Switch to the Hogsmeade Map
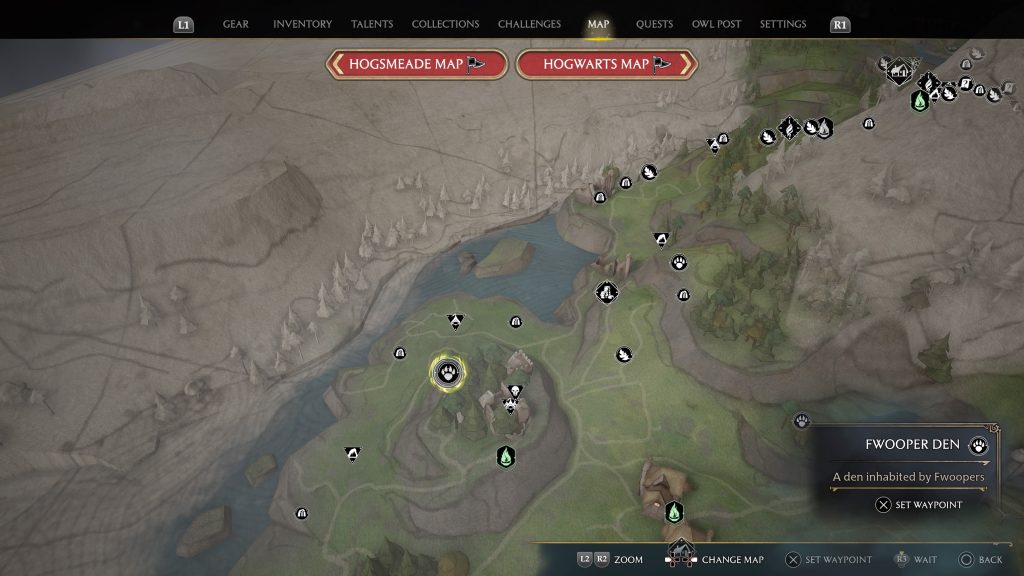The height and width of the screenshot is (576, 1024). pyautogui.click(x=417, y=64)
